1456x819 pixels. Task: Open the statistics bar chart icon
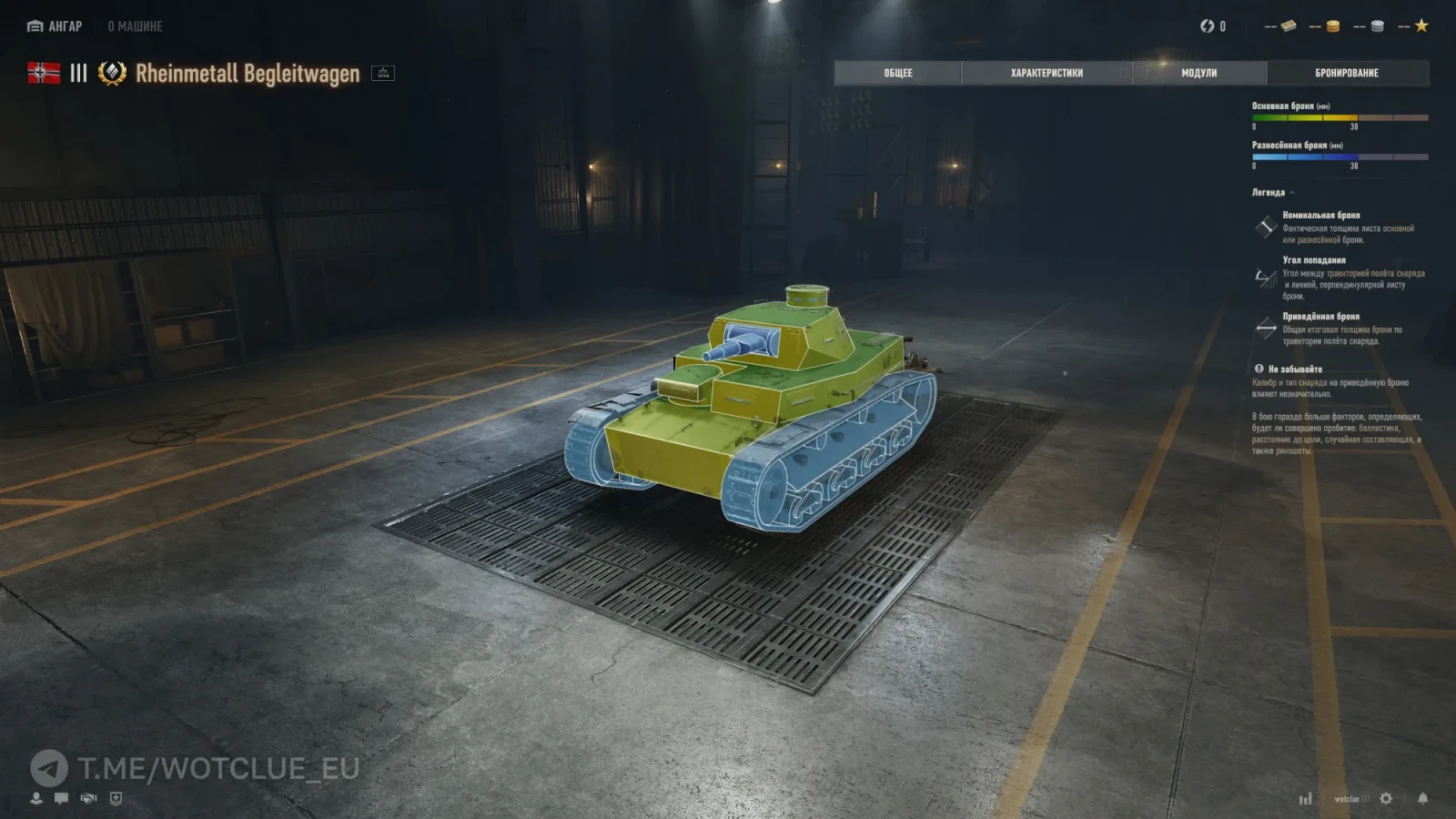pyautogui.click(x=1305, y=798)
